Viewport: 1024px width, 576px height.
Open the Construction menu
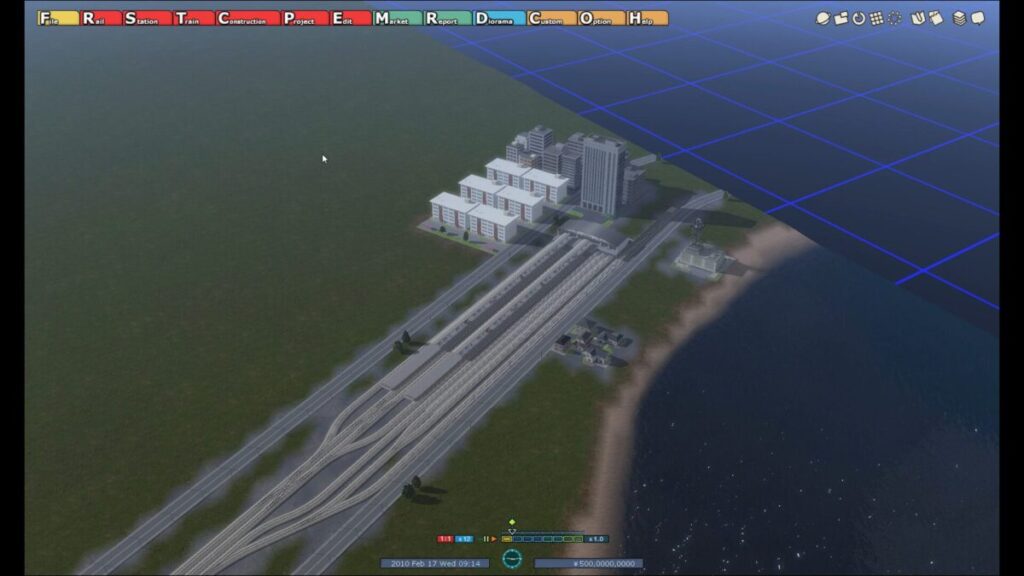[x=246, y=18]
